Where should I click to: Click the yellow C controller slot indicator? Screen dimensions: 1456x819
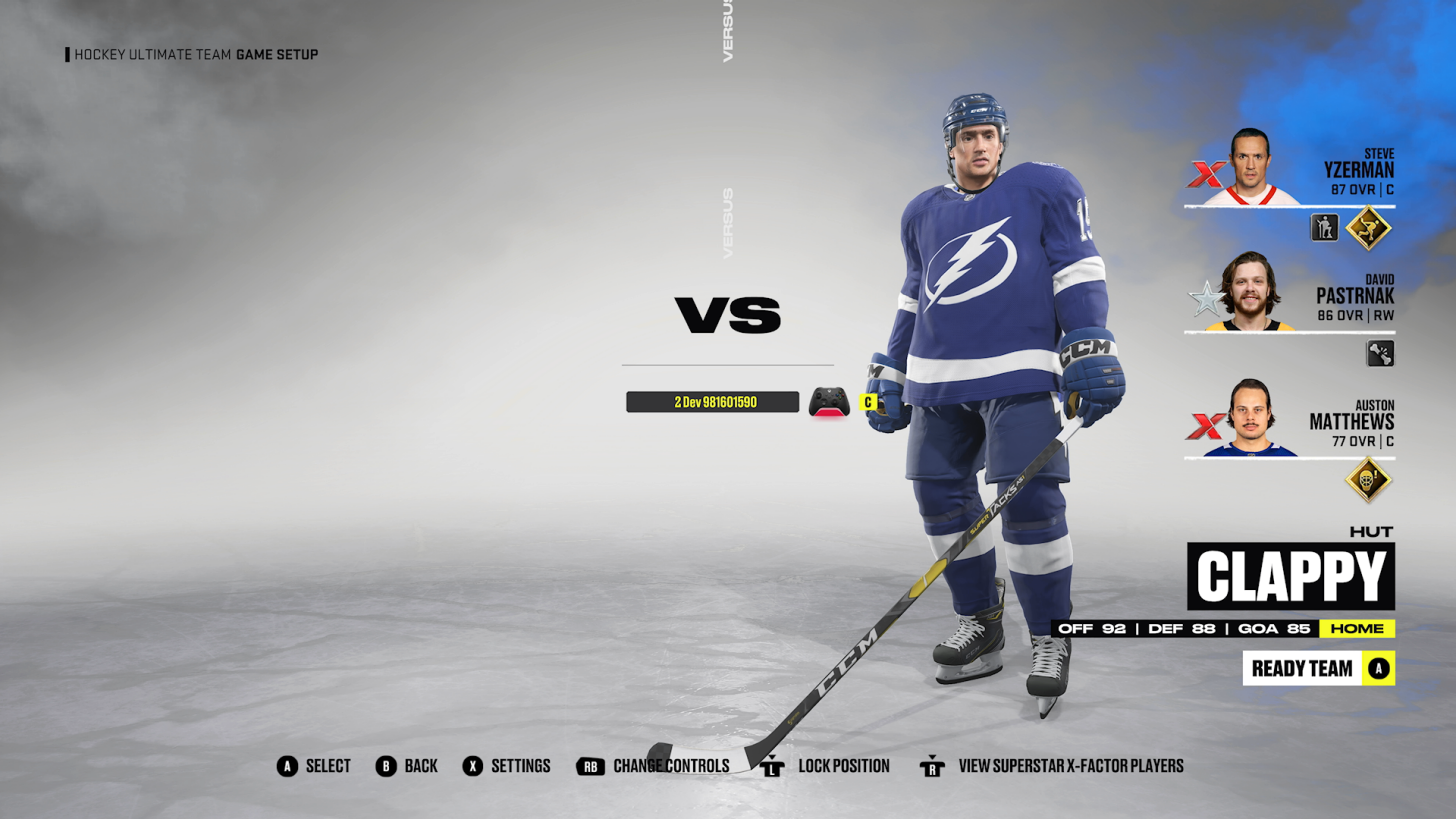(867, 402)
